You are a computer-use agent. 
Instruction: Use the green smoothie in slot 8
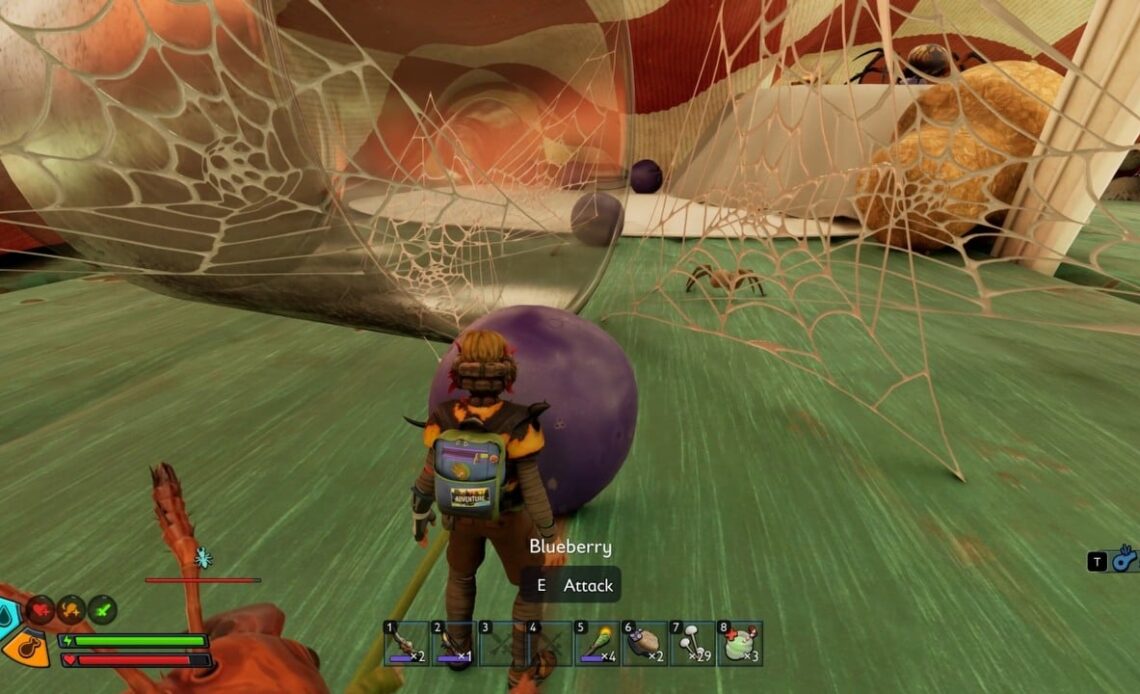(740, 643)
